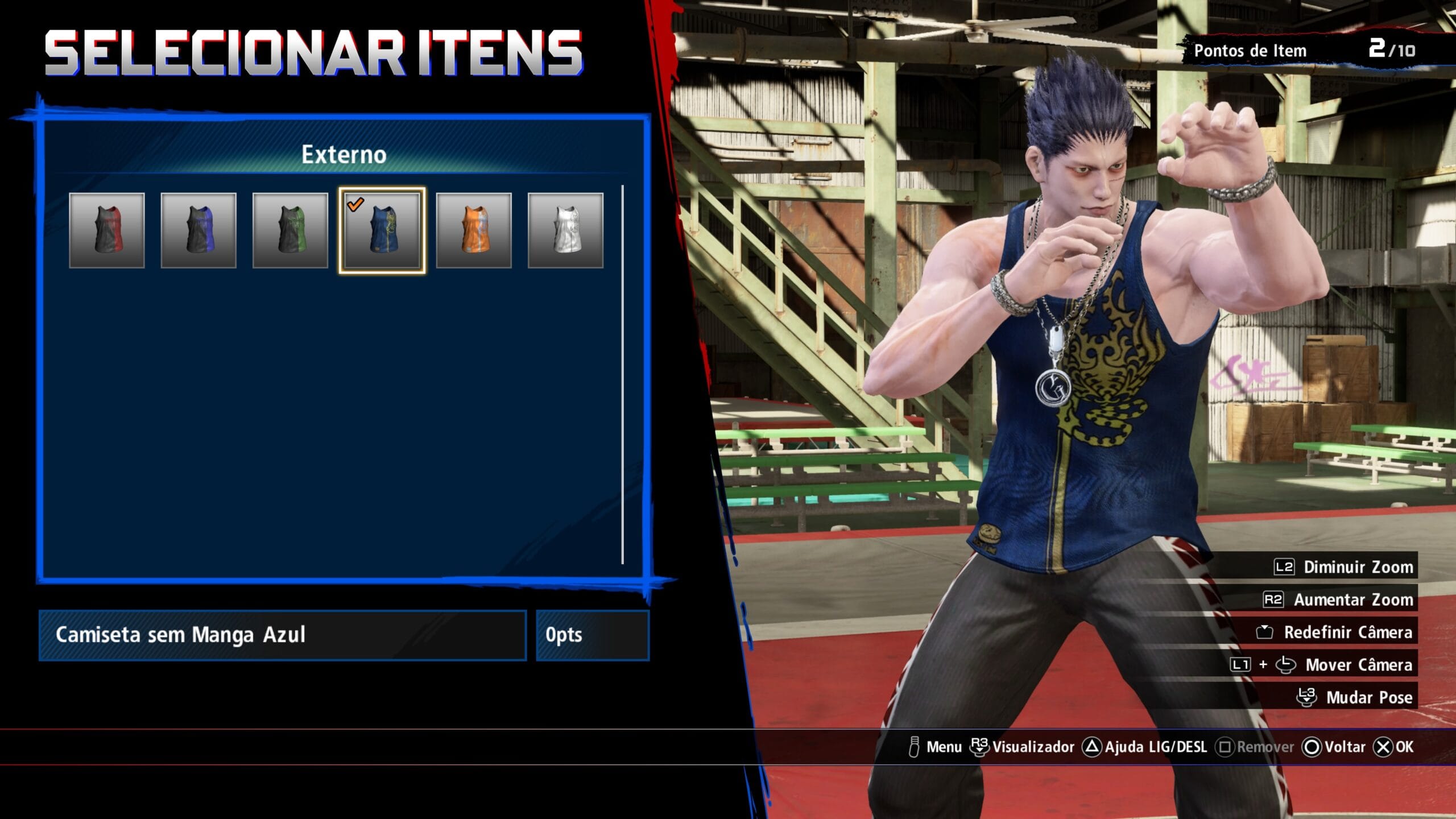Pick the green and black tank top
Image resolution: width=1456 pixels, height=819 pixels.
click(x=290, y=230)
